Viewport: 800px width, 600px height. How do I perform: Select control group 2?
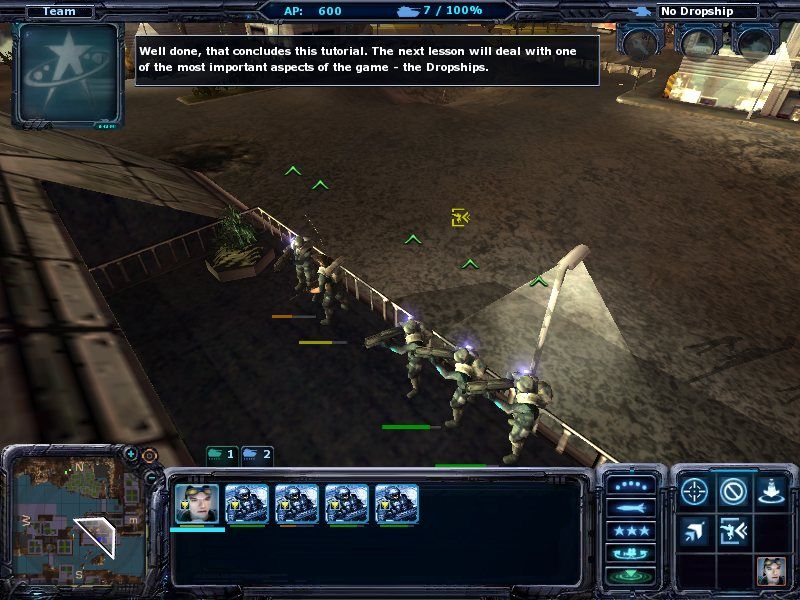click(x=257, y=455)
